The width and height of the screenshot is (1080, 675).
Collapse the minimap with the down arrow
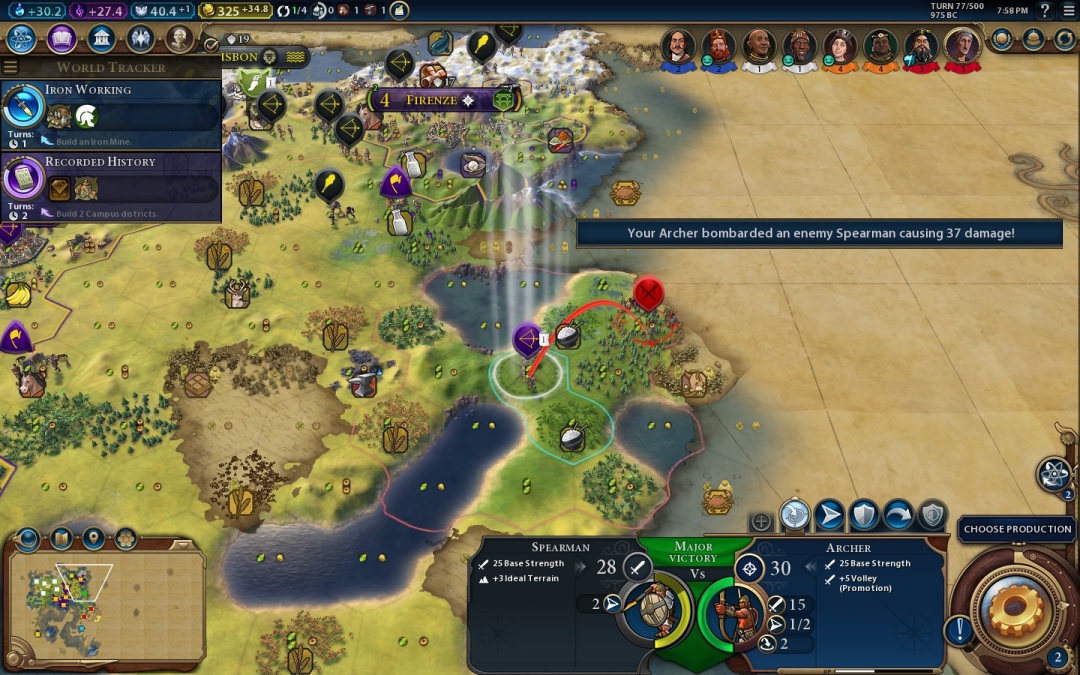(27, 539)
